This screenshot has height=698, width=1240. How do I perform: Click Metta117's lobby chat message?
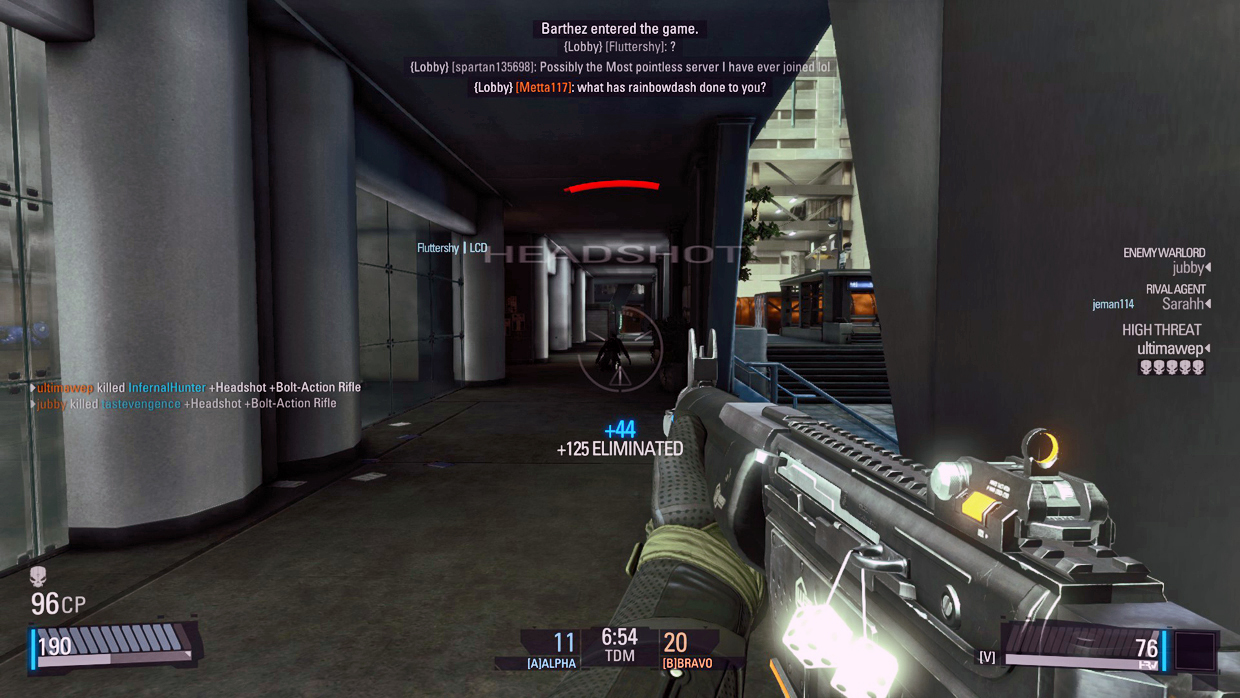(x=620, y=88)
